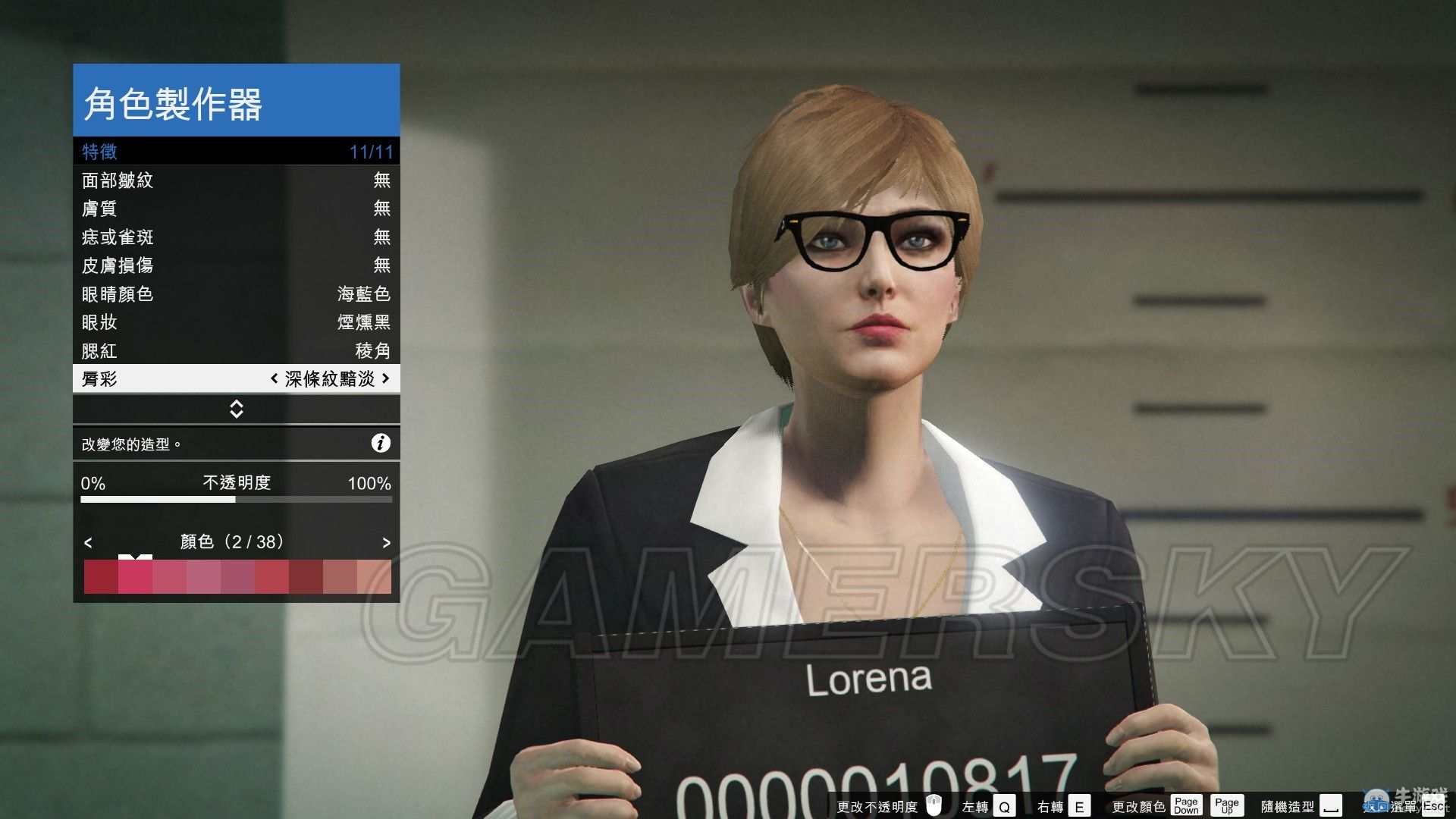Open the 痣或雀斑 moles and freckles row
The width and height of the screenshot is (1456, 819).
click(236, 237)
